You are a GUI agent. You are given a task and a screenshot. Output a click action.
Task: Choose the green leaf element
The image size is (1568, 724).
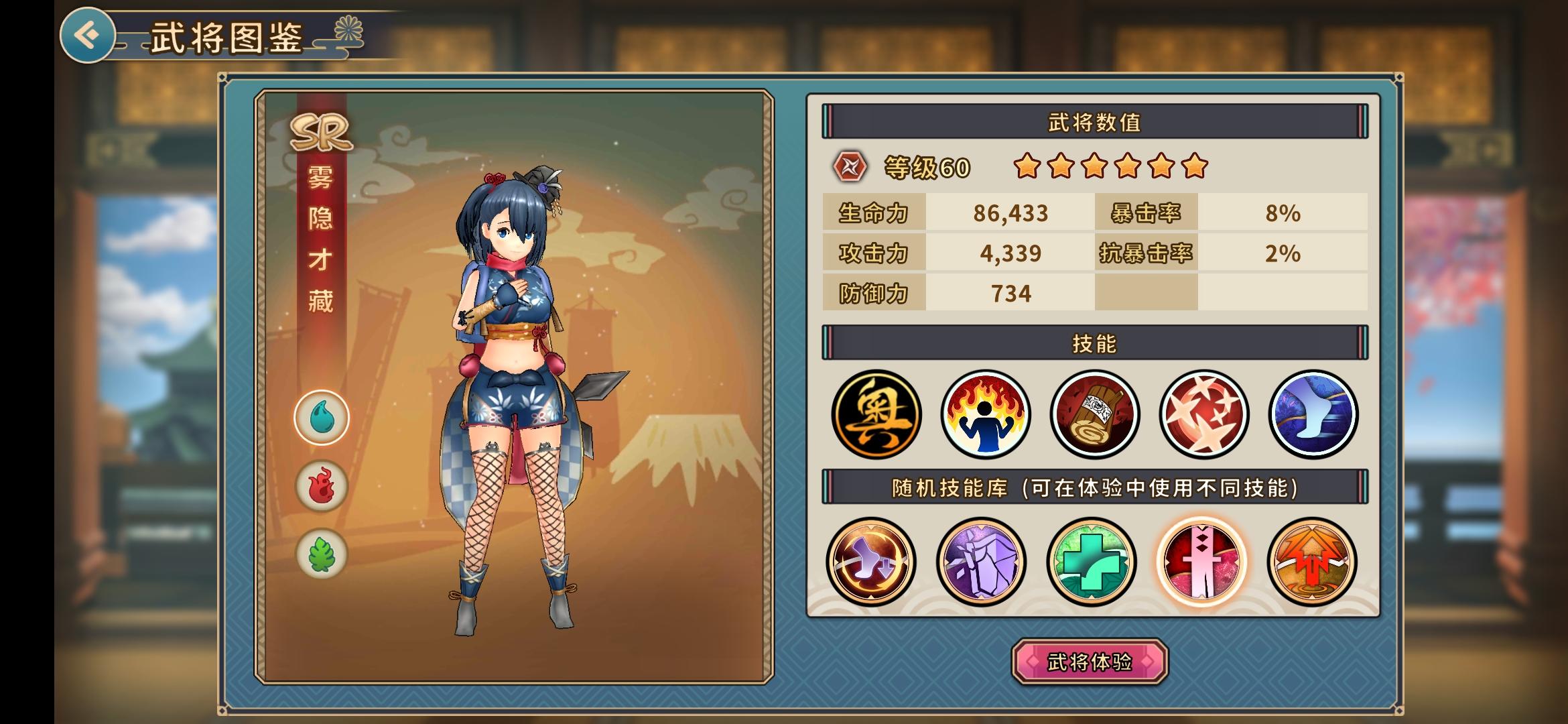coord(322,554)
